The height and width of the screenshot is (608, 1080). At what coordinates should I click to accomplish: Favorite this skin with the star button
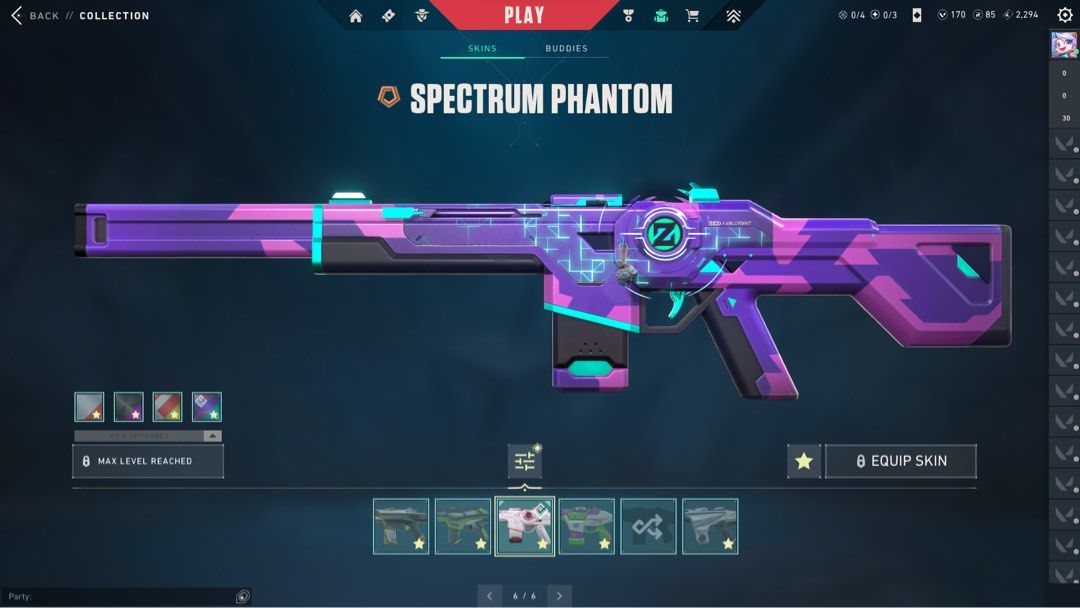[x=803, y=461]
